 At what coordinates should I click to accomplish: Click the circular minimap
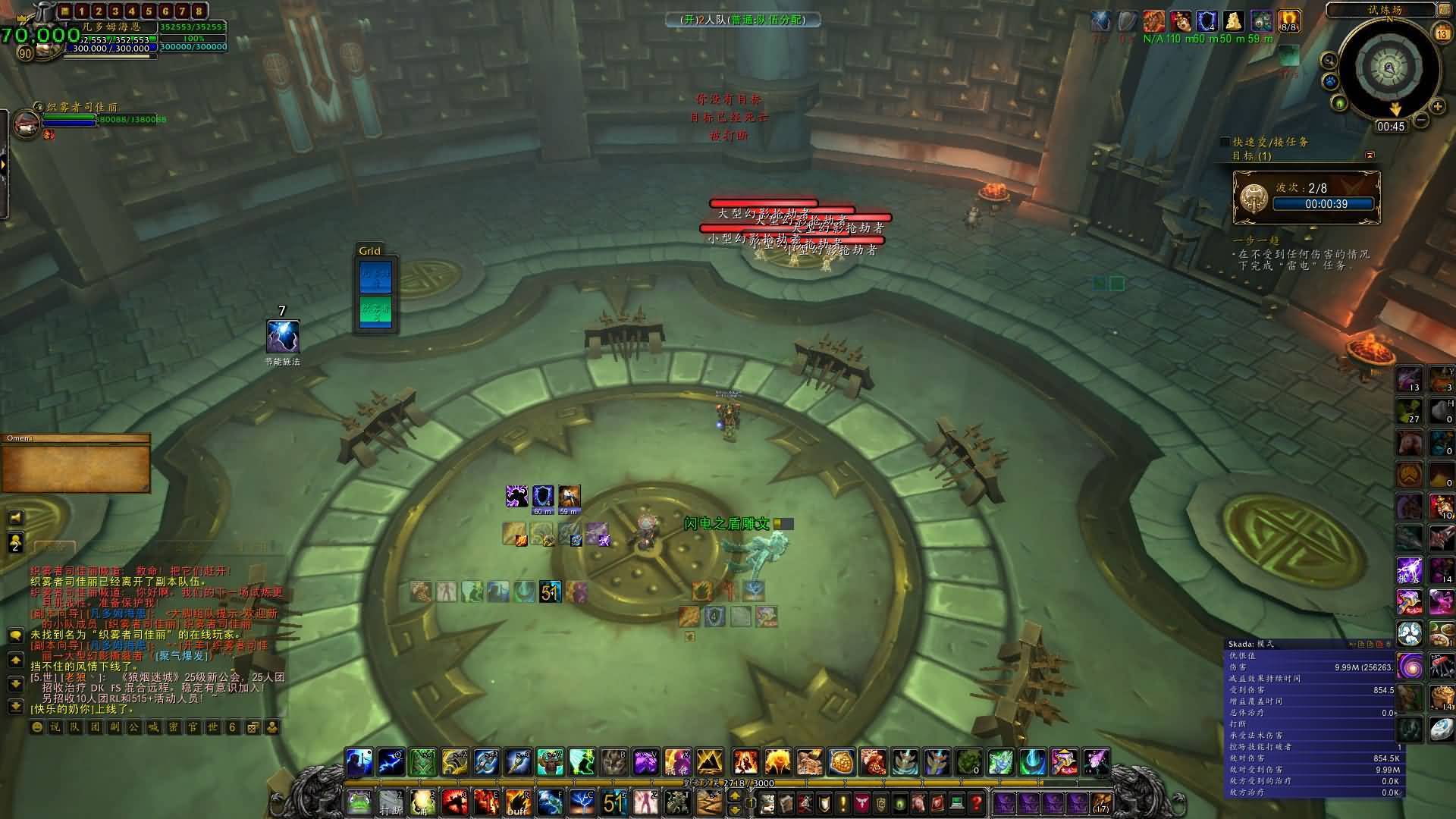point(1389,68)
